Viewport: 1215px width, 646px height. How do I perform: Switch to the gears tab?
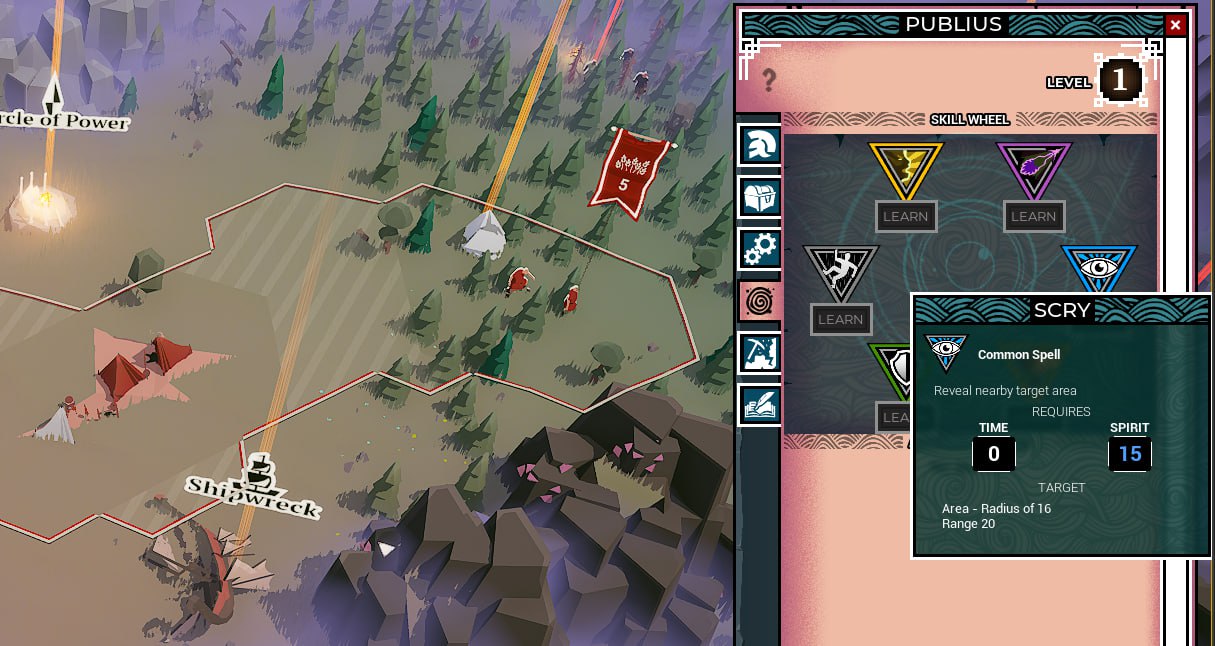pyautogui.click(x=759, y=248)
